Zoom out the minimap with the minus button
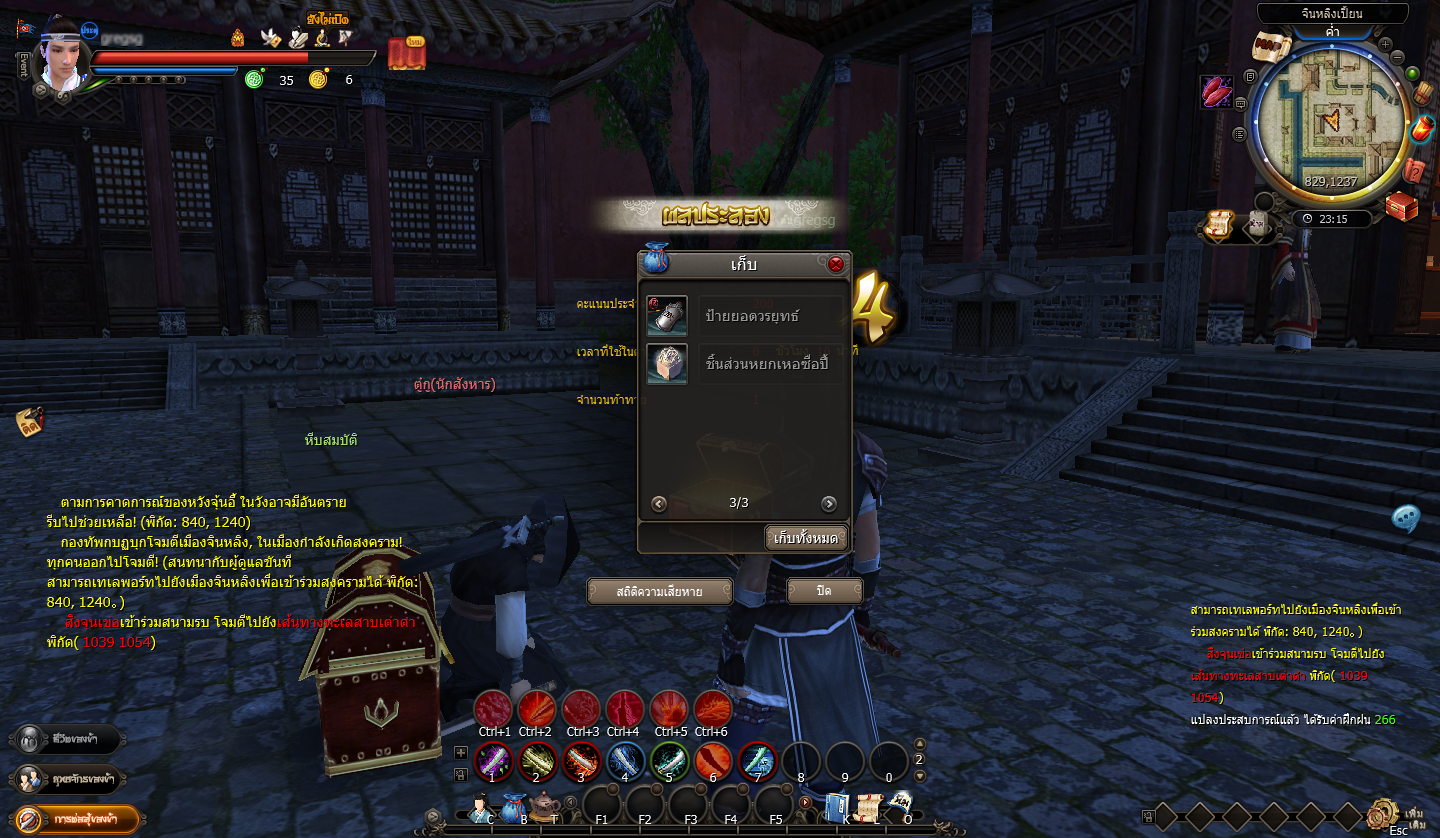The image size is (1440, 838). (1398, 57)
